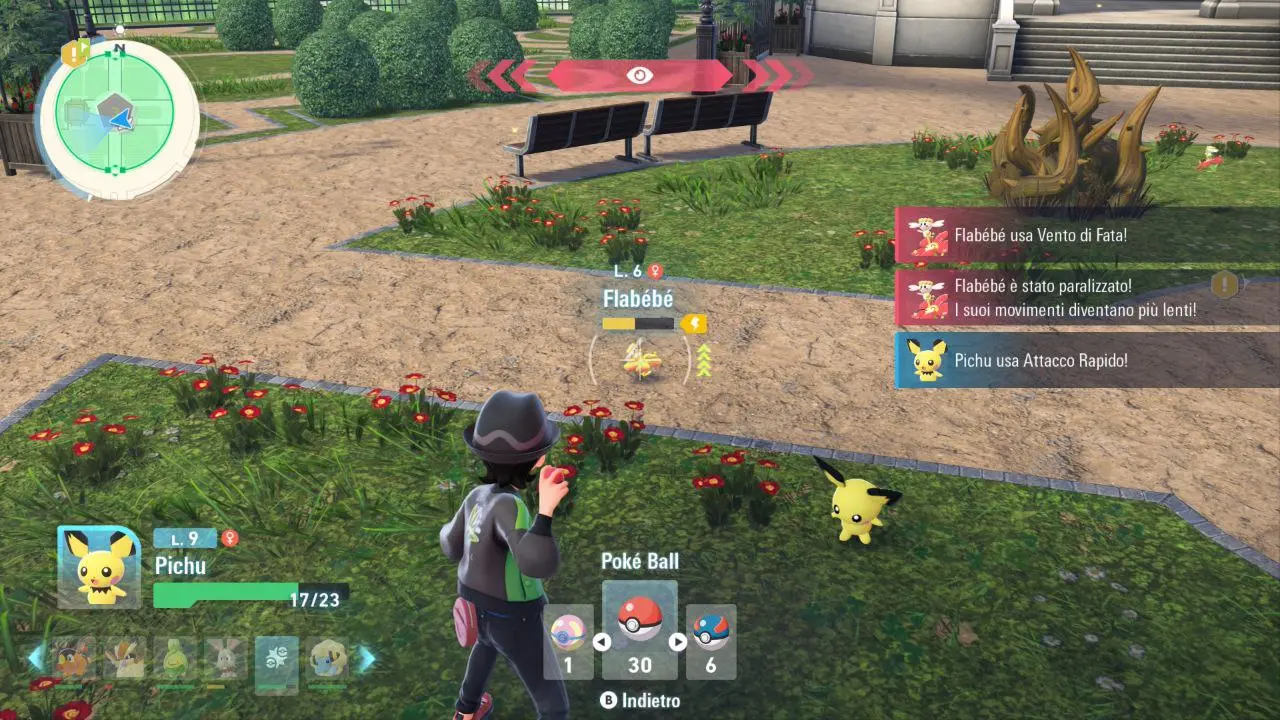Switch to the Pidgey party slot
Screen dimensions: 1280x720
tap(125, 660)
